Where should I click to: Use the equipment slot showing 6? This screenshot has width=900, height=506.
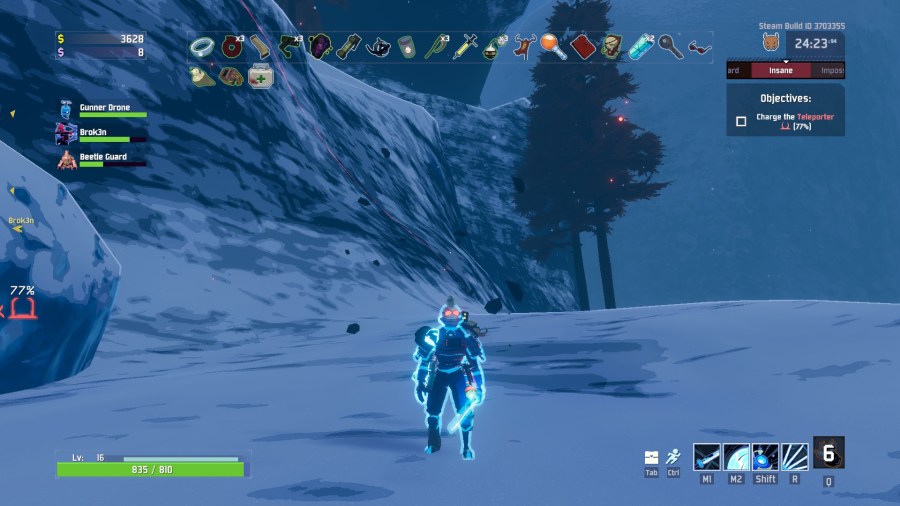828,453
